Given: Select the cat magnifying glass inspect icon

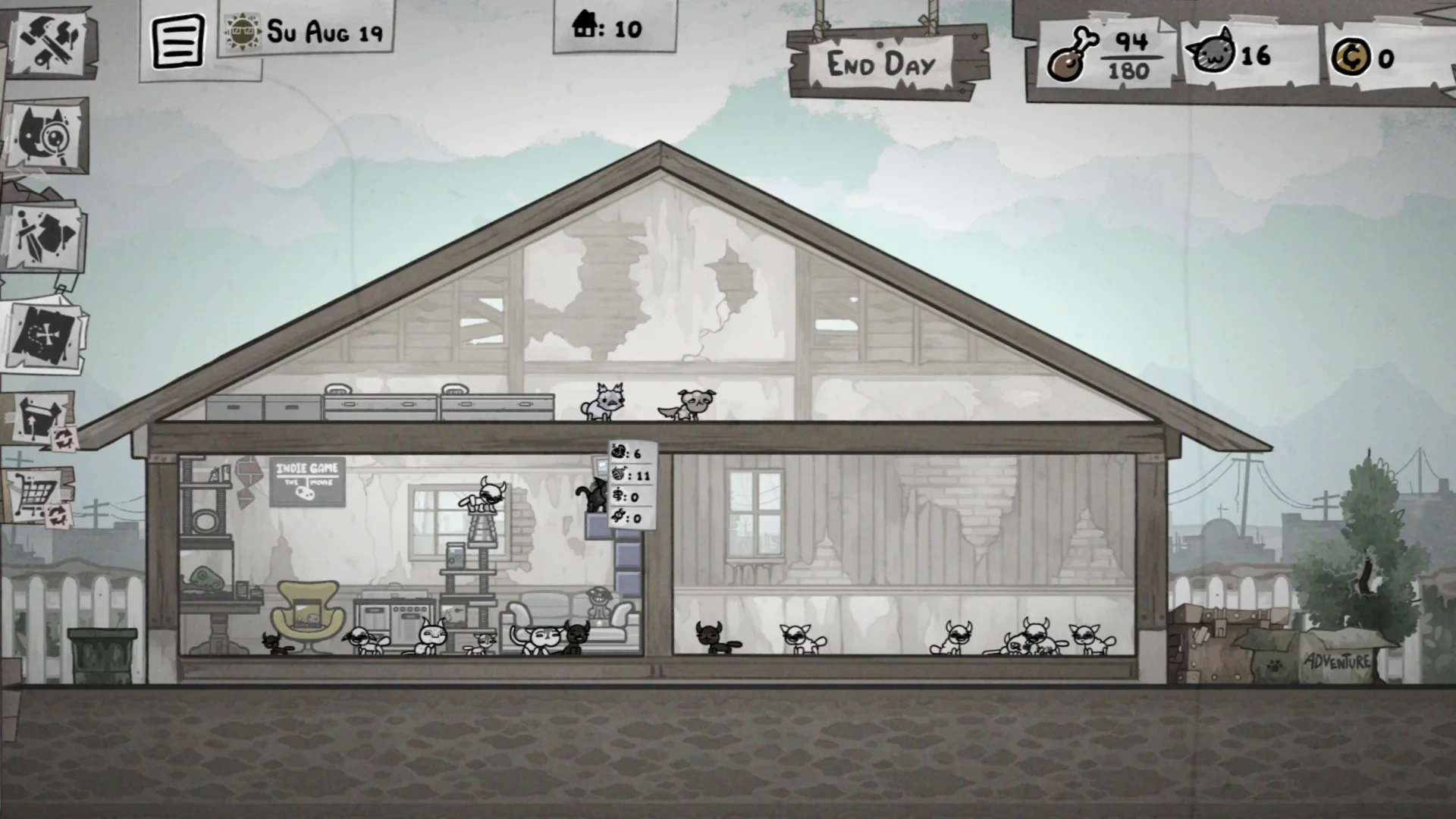Looking at the screenshot, I should tap(47, 136).
